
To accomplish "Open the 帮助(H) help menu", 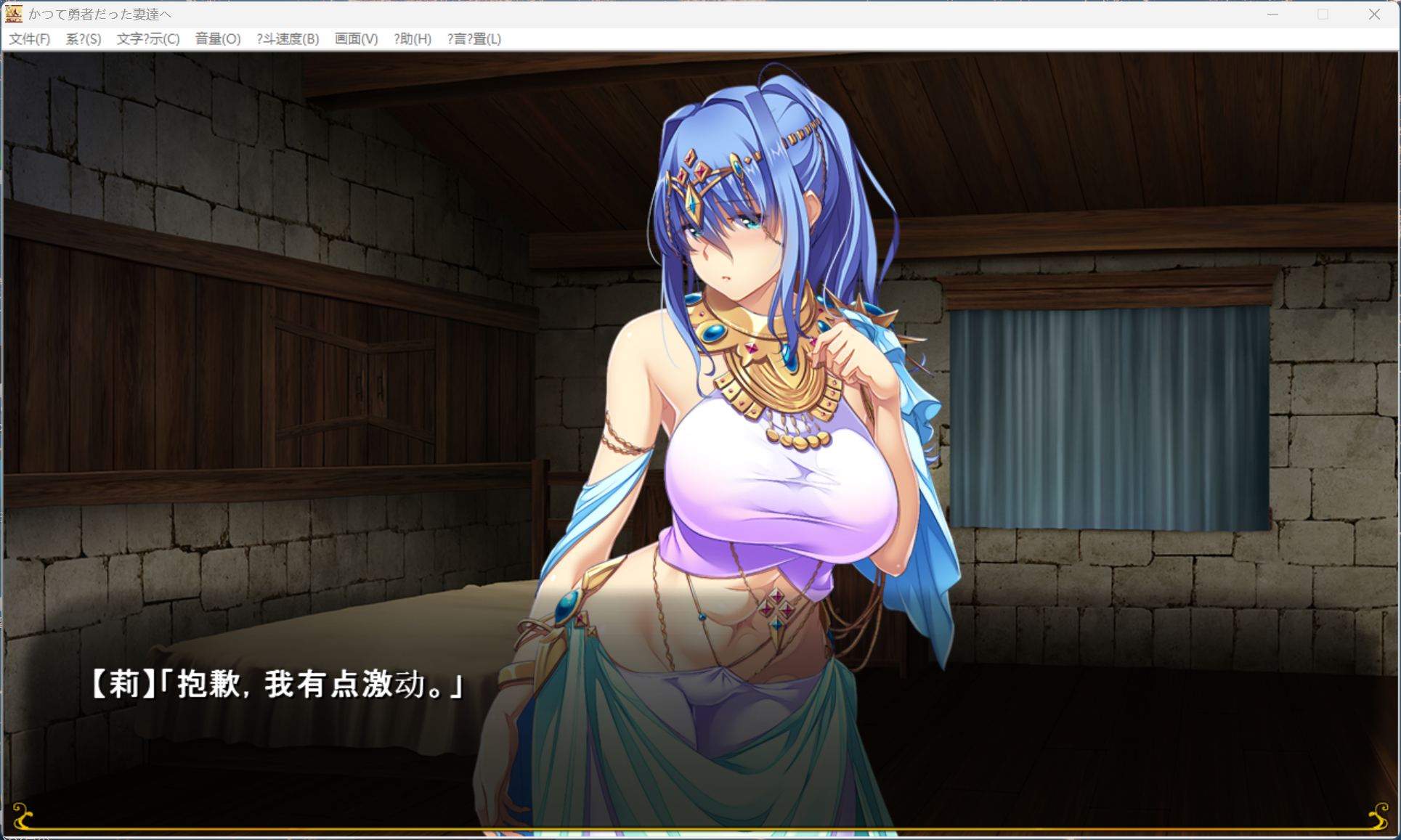I will coord(412,39).
